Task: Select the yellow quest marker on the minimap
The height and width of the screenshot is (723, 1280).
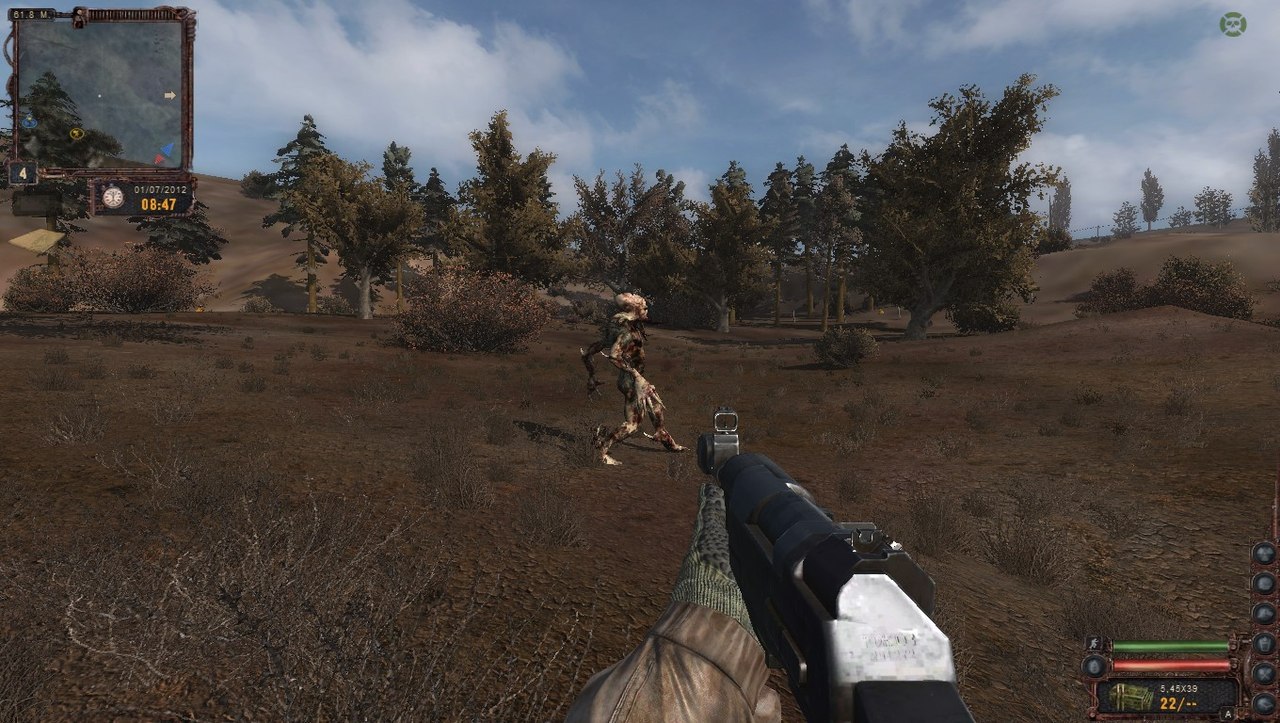Action: (77, 133)
